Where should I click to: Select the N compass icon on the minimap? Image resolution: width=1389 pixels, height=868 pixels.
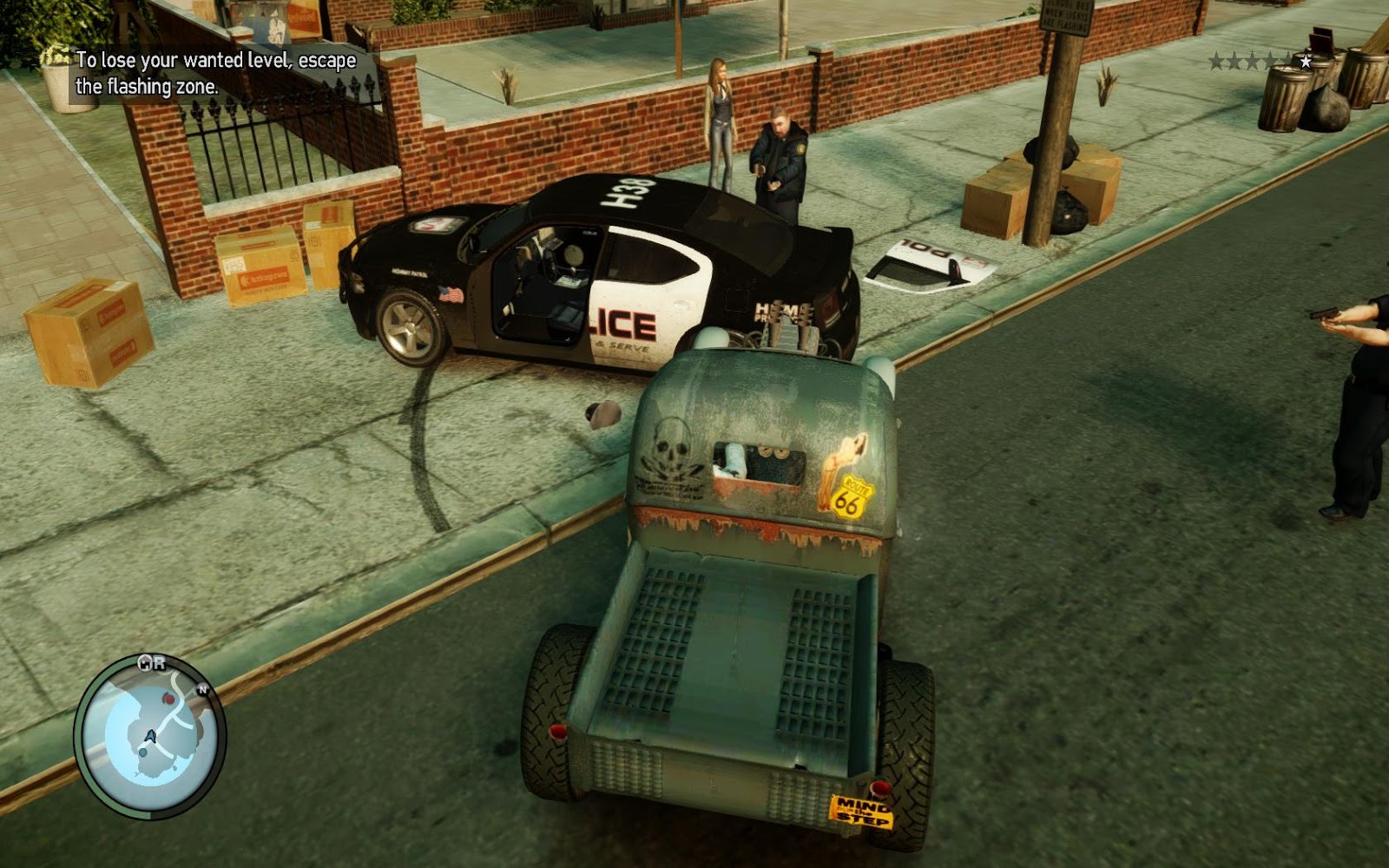click(202, 689)
